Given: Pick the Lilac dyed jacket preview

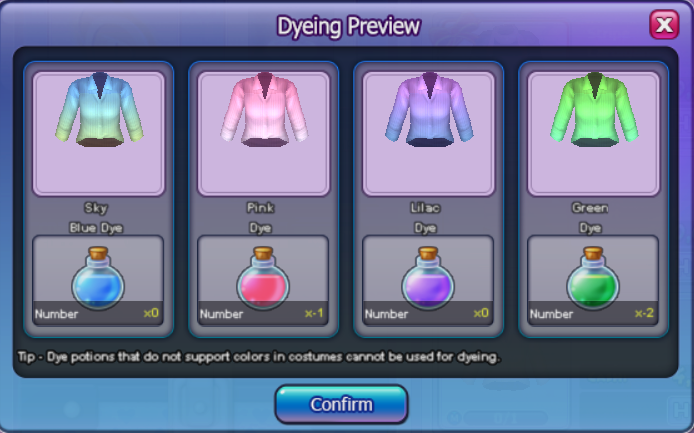Looking at the screenshot, I should click(428, 133).
